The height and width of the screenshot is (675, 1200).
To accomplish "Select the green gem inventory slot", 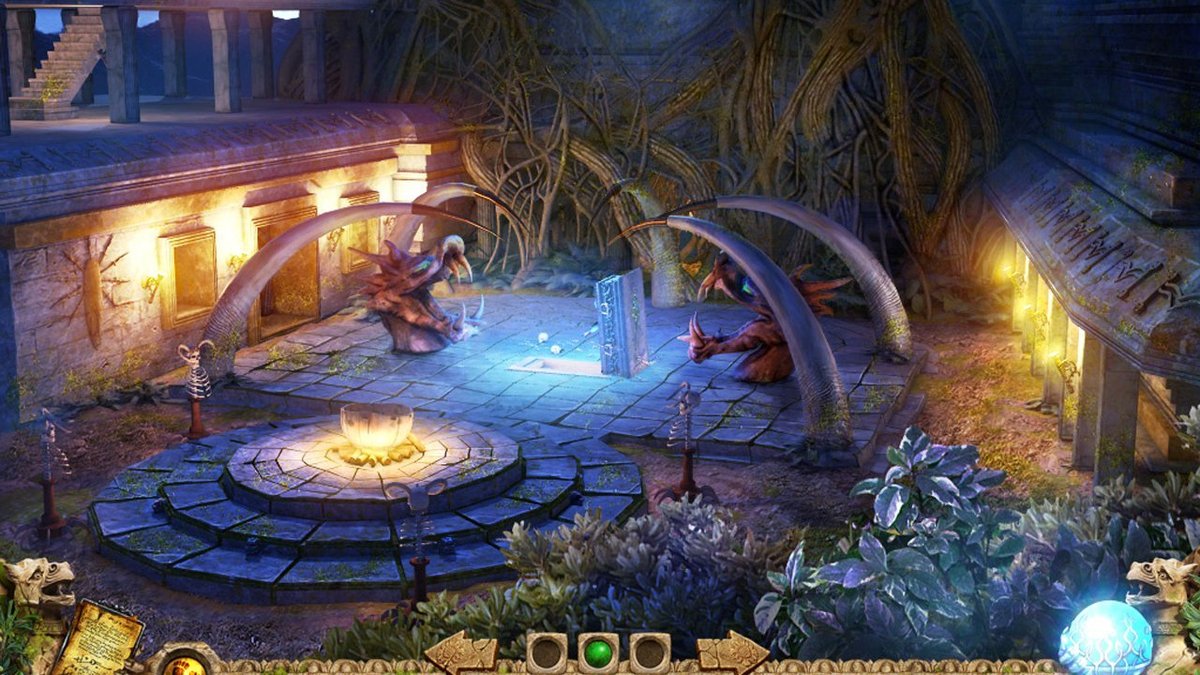I will pyautogui.click(x=598, y=653).
